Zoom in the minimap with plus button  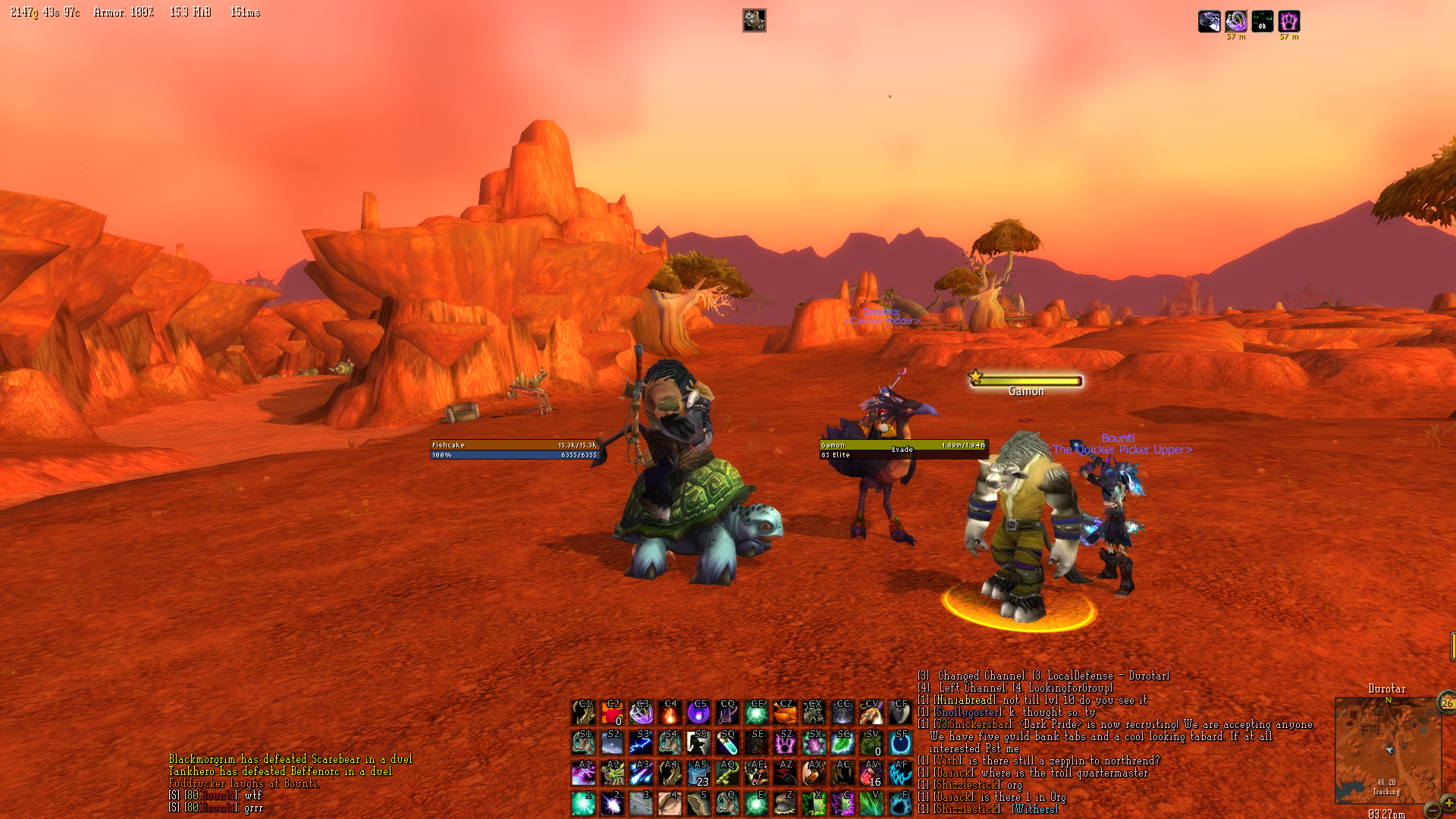1449,802
